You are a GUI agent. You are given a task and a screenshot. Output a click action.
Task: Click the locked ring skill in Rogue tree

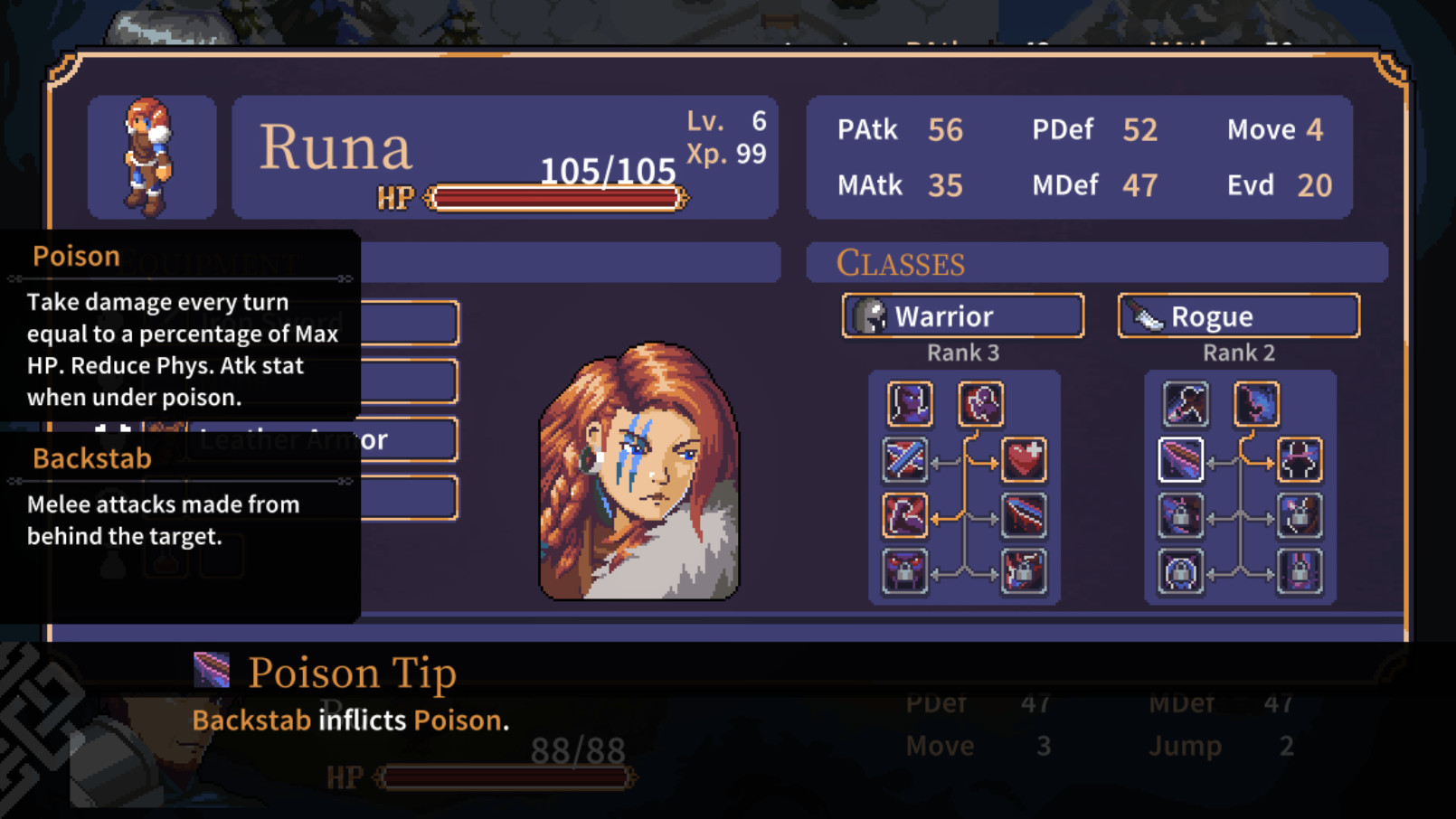(x=1180, y=570)
